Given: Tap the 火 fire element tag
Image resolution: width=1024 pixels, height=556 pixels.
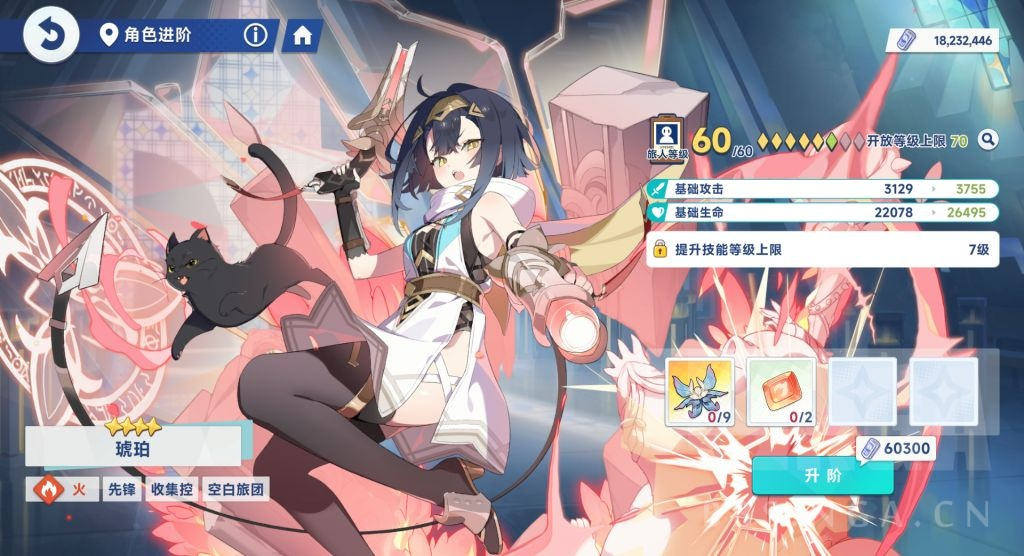Looking at the screenshot, I should click(64, 490).
